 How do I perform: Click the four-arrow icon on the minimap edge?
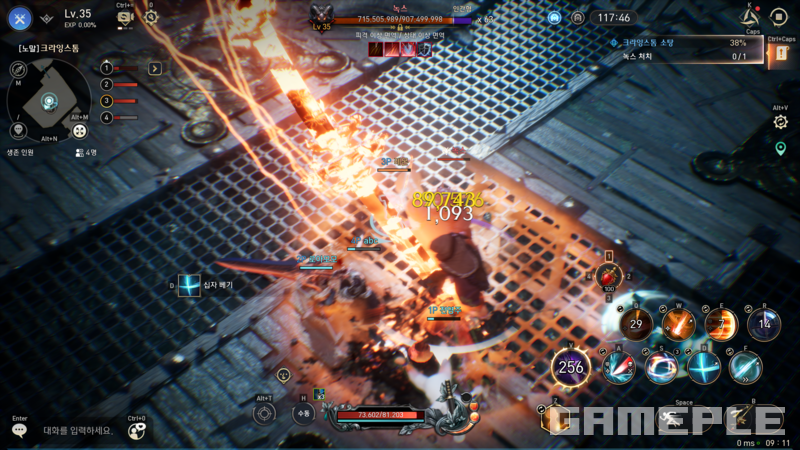(x=81, y=130)
